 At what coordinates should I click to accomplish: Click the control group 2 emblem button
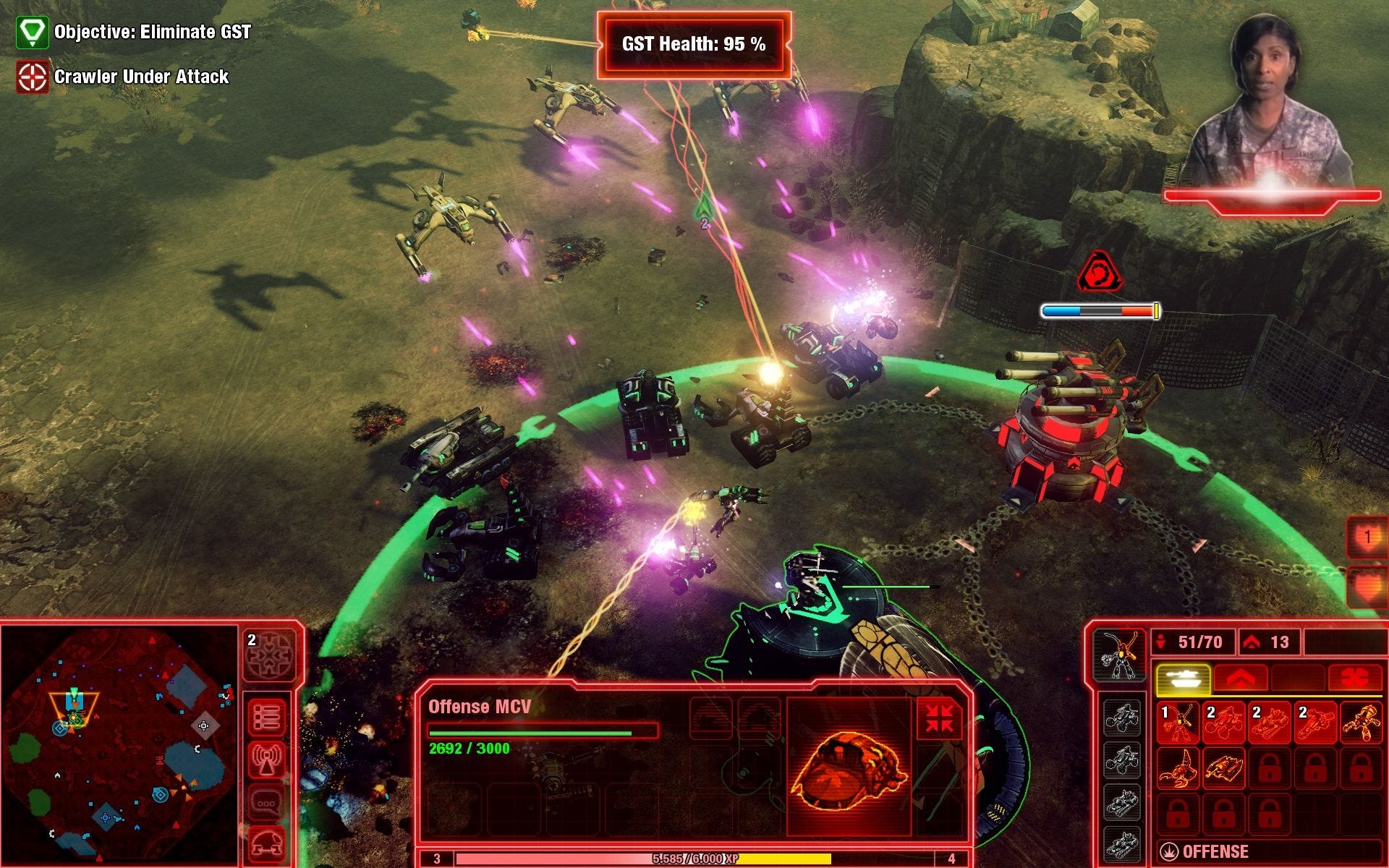tap(270, 656)
